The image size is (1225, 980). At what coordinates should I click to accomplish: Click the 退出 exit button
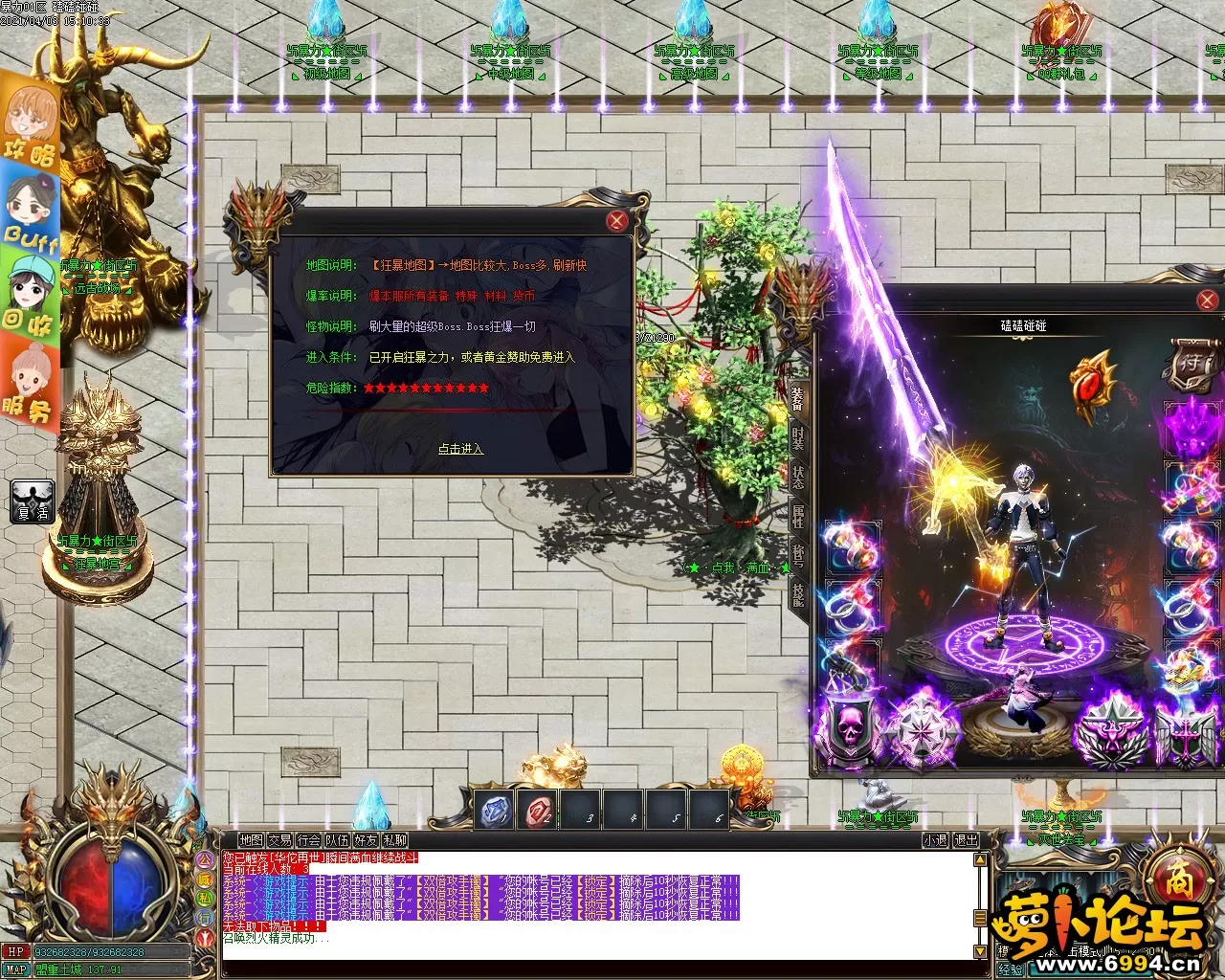pos(967,840)
